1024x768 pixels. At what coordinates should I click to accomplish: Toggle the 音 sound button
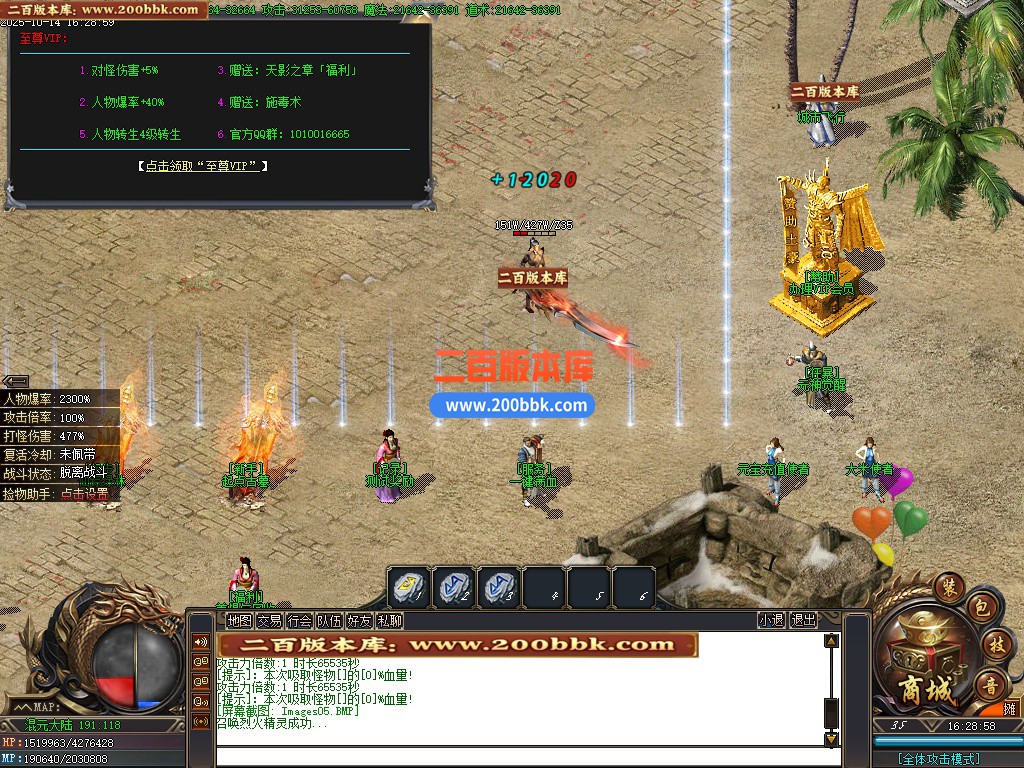990,687
